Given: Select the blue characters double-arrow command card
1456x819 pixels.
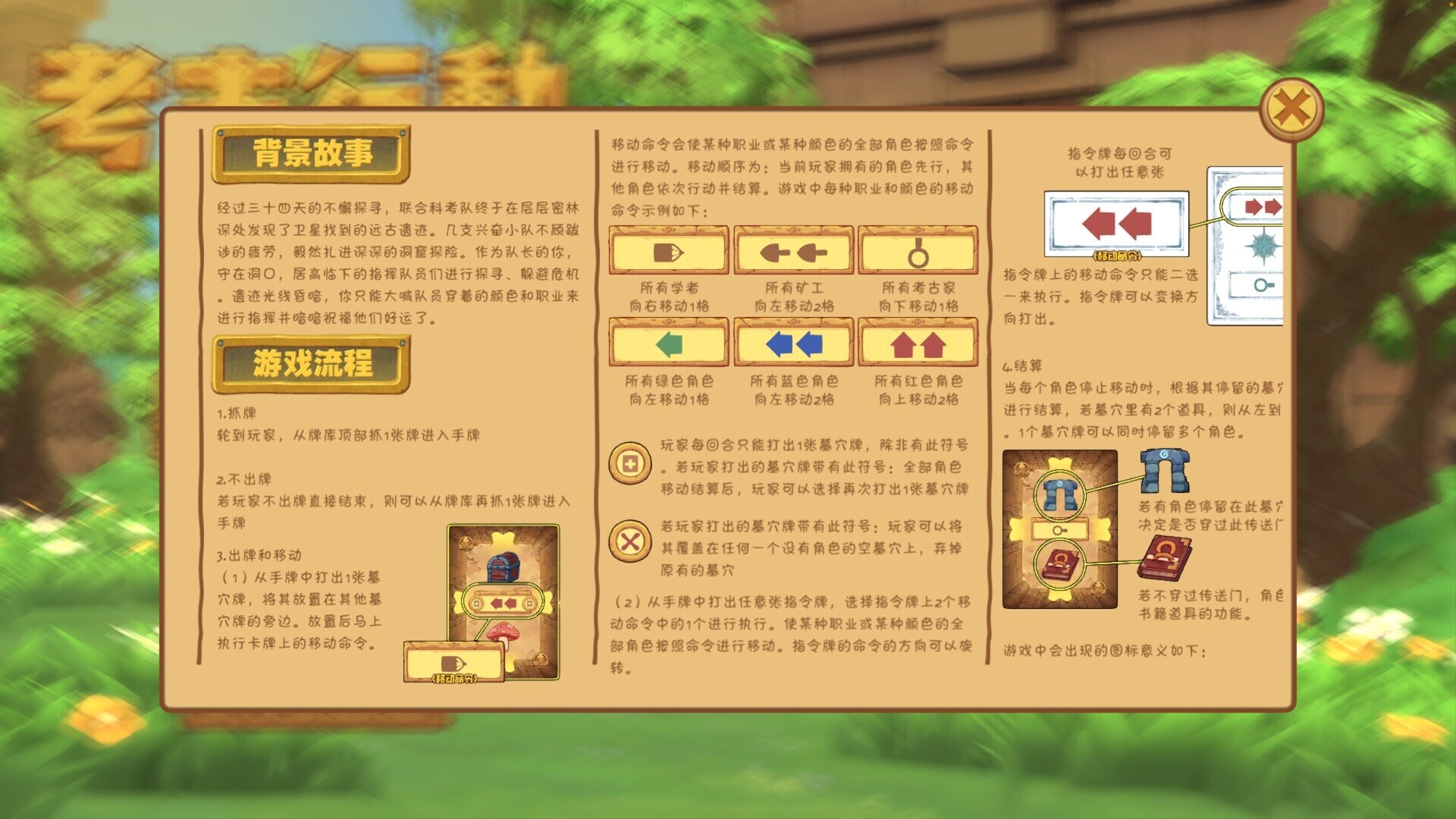Looking at the screenshot, I should (792, 343).
